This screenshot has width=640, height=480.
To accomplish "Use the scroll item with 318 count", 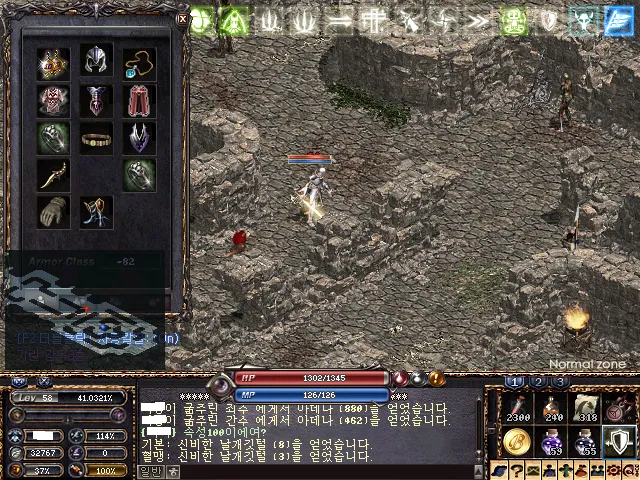I will pos(587,407).
